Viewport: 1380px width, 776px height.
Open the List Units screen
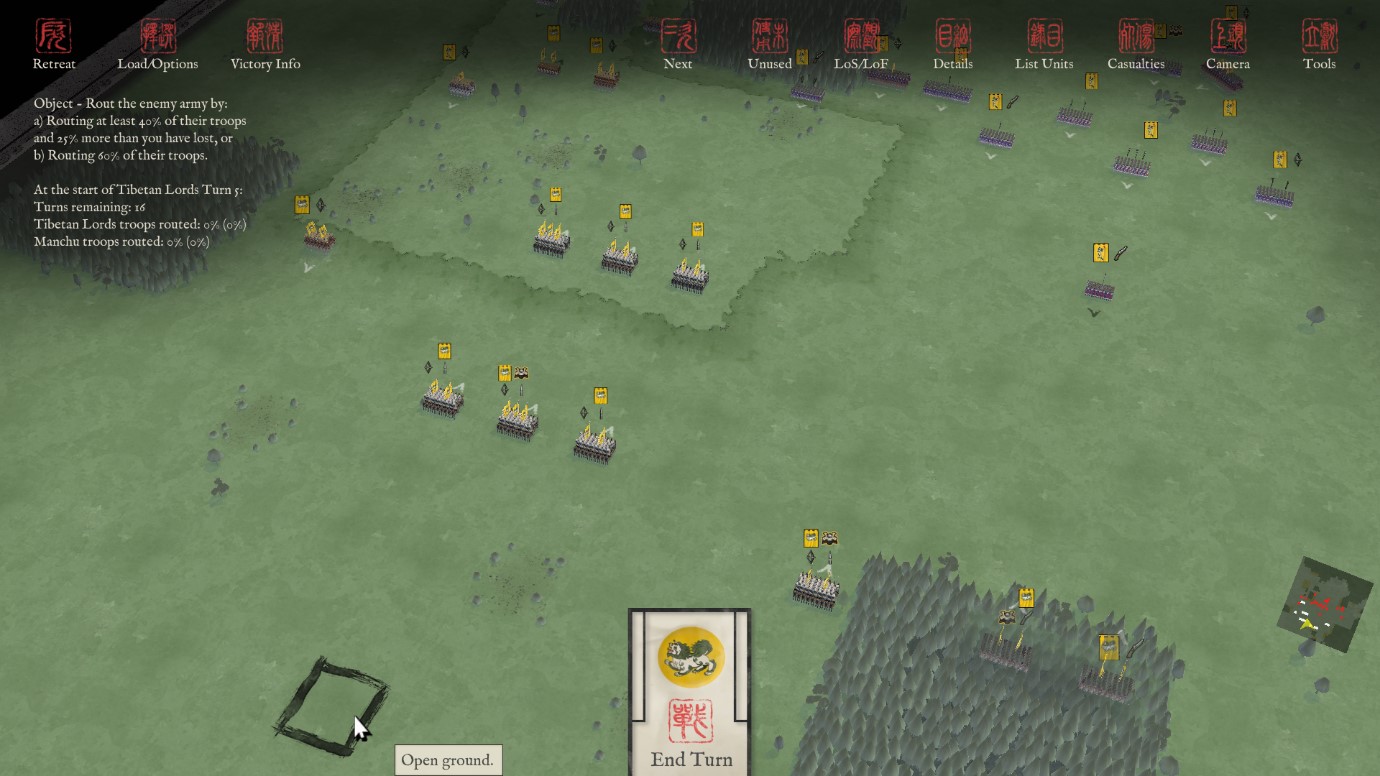tap(1044, 45)
